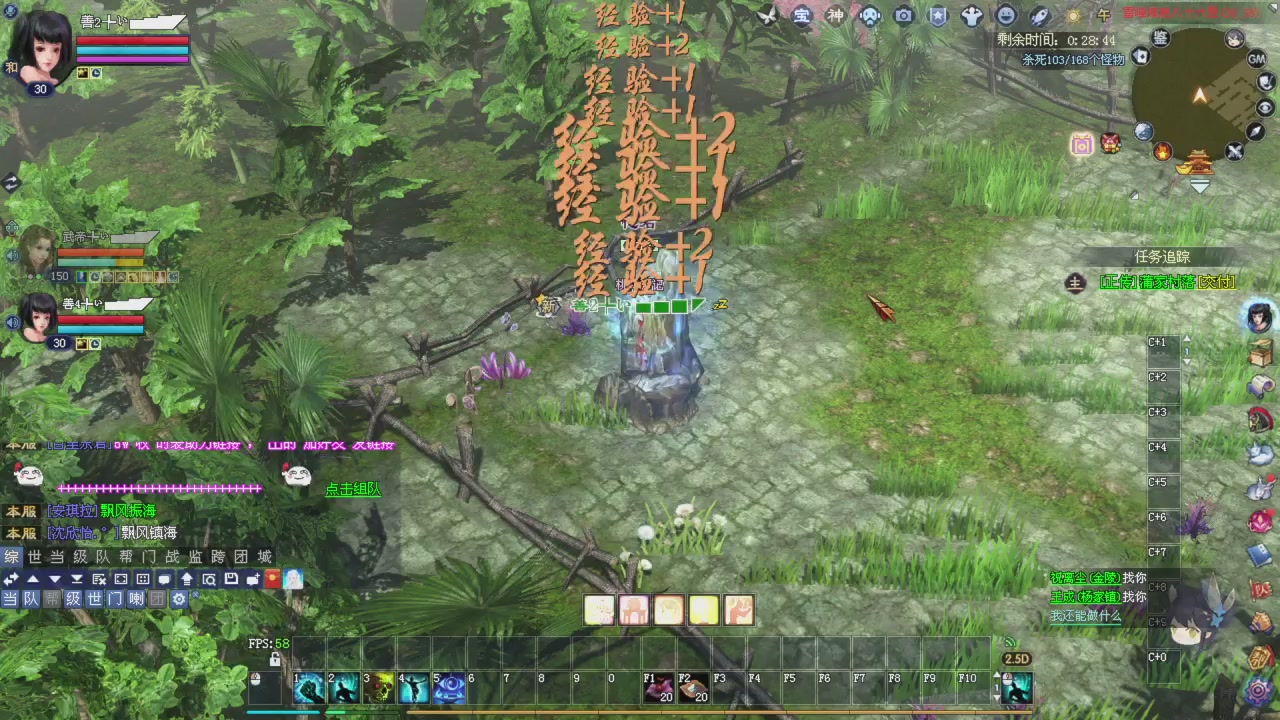Viewport: 1280px width, 720px height.
Task: Open the smiley face icon on top bar
Action: [x=1005, y=15]
